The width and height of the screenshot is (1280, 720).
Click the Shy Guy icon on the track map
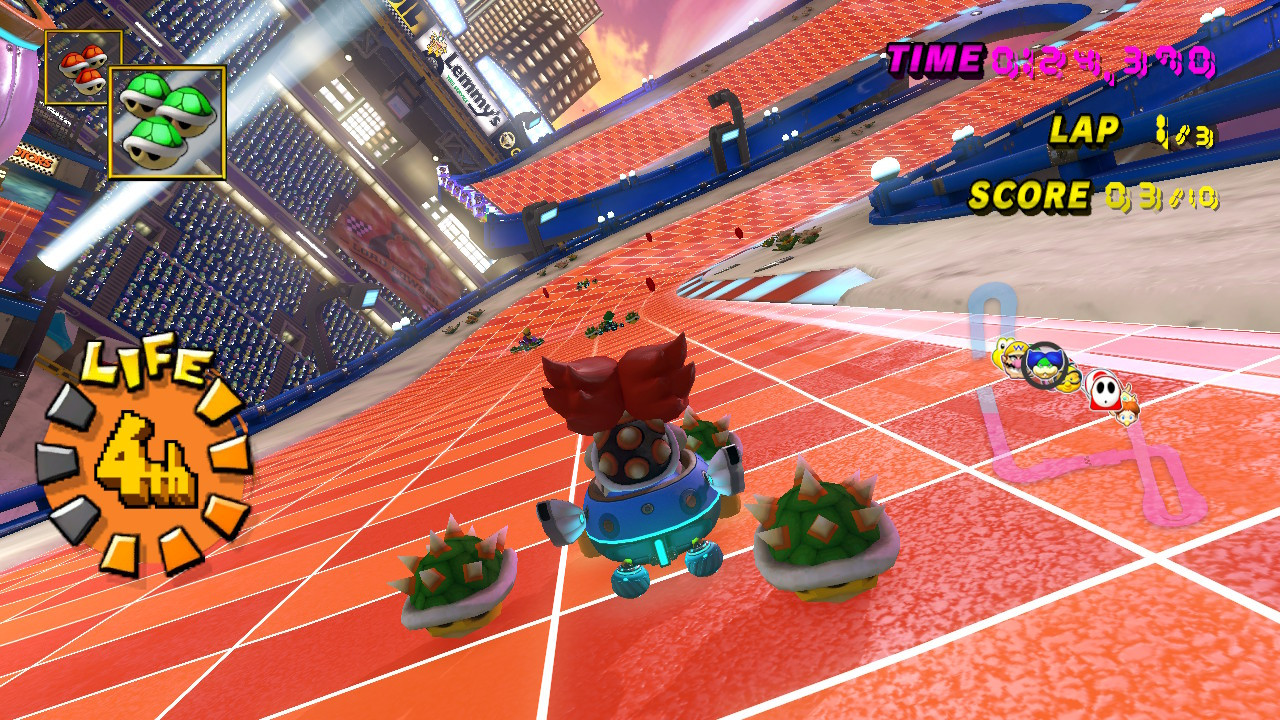[x=1103, y=390]
